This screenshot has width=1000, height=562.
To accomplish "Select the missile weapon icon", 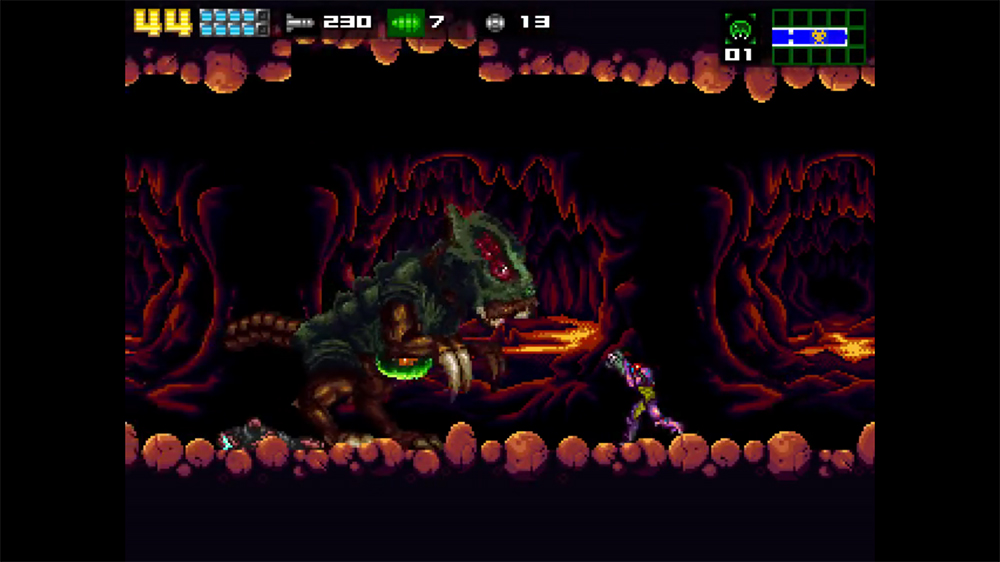I will (x=301, y=21).
